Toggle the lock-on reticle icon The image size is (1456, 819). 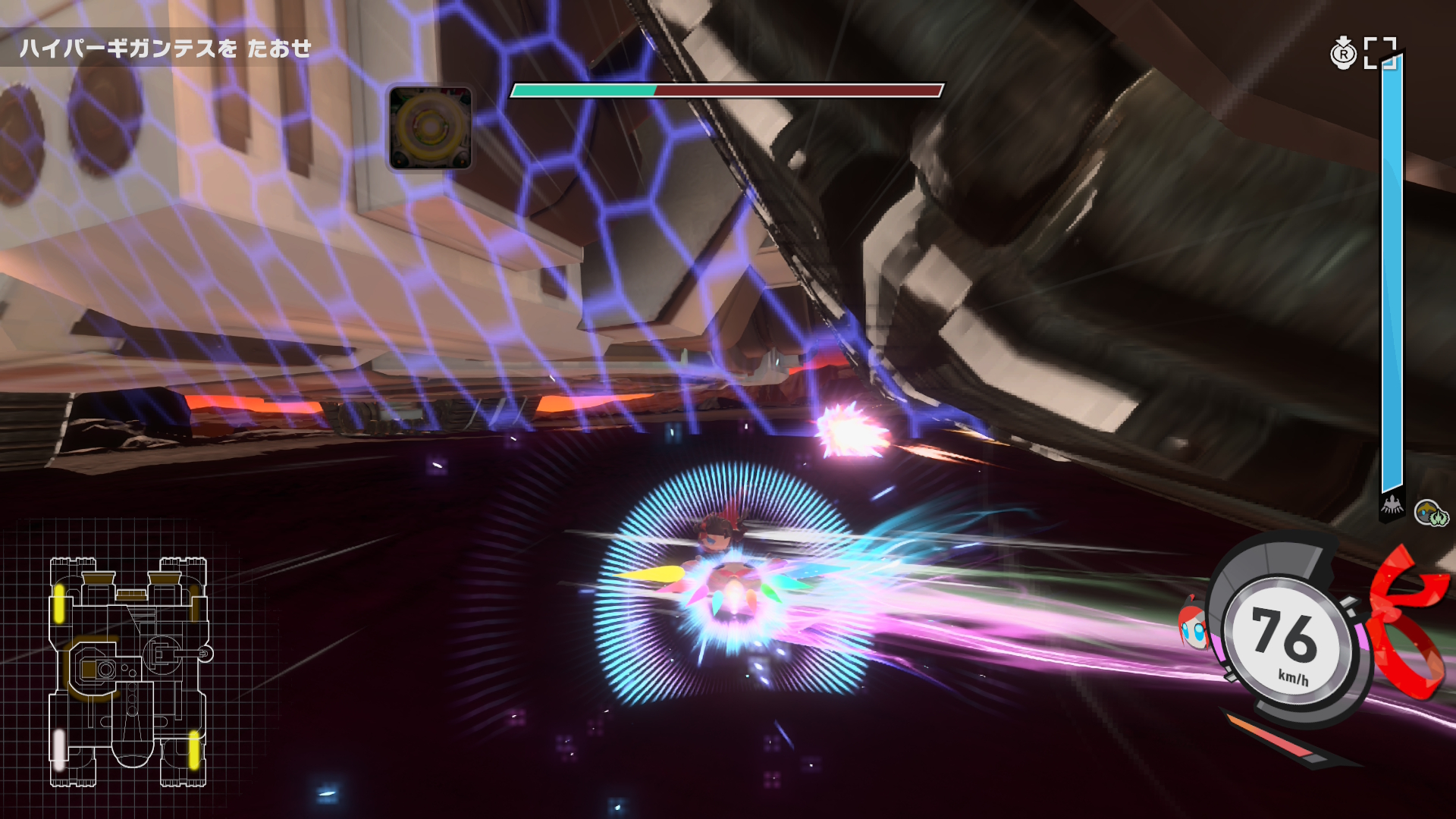[x=1379, y=53]
